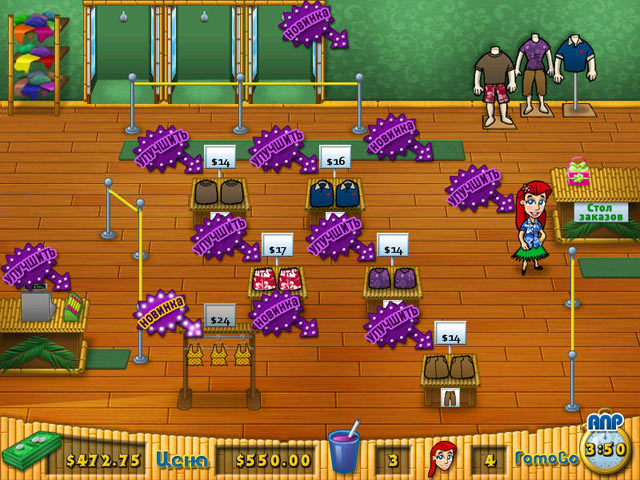Choose the Улучшить badge by the cash register

click(31, 265)
